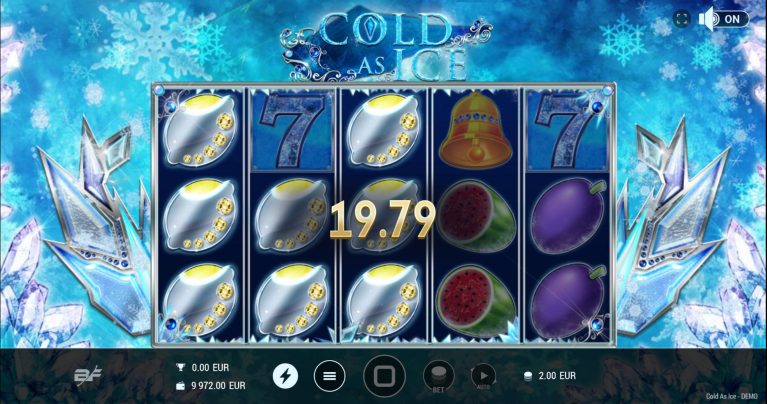Start AUTO play mode
This screenshot has width=767, height=404.
pos(482,375)
